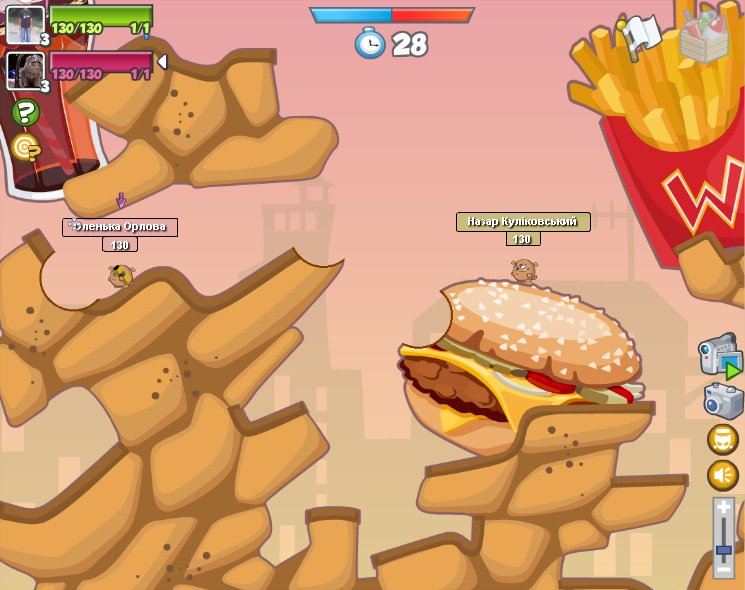Click the green question mark help button
The width and height of the screenshot is (745, 590).
point(26,113)
